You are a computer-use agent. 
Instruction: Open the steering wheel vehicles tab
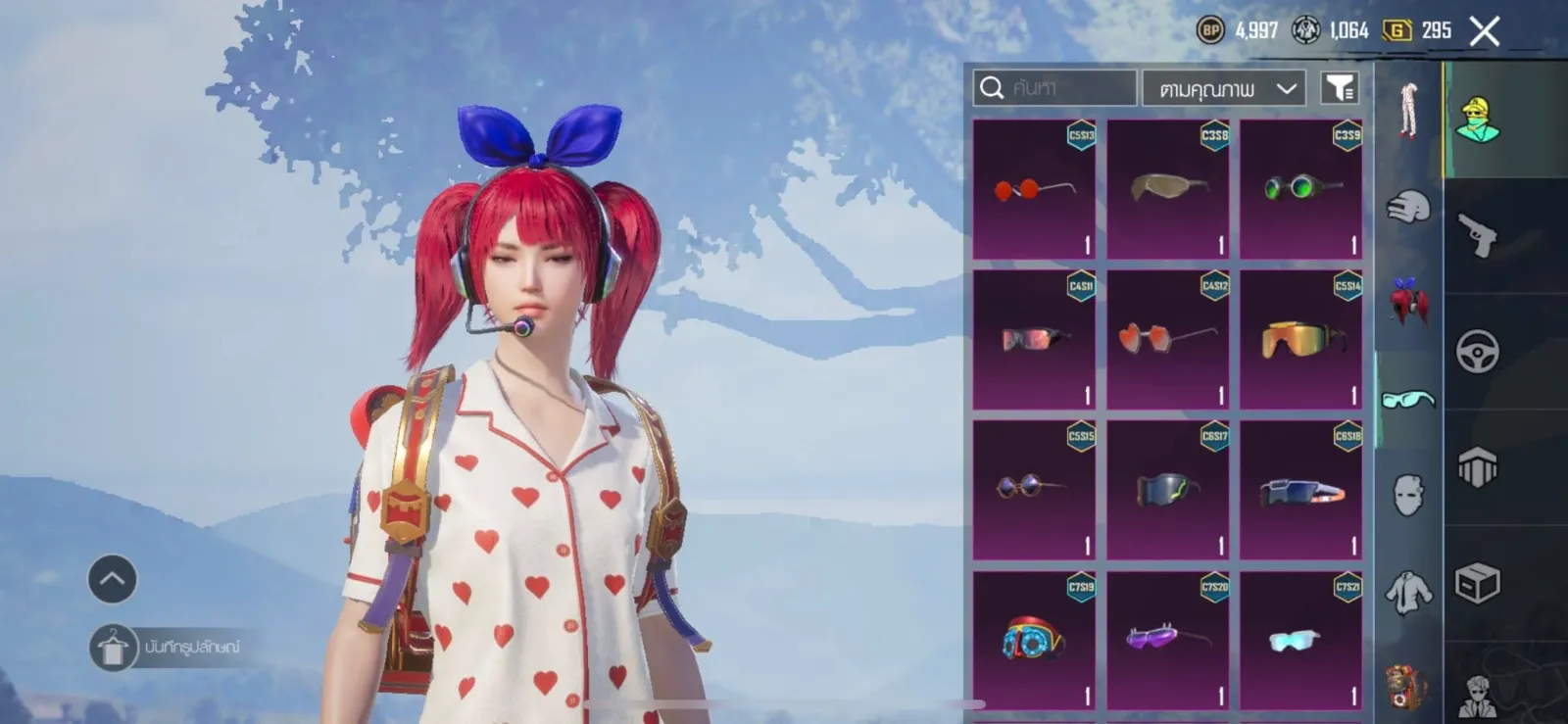point(1477,351)
